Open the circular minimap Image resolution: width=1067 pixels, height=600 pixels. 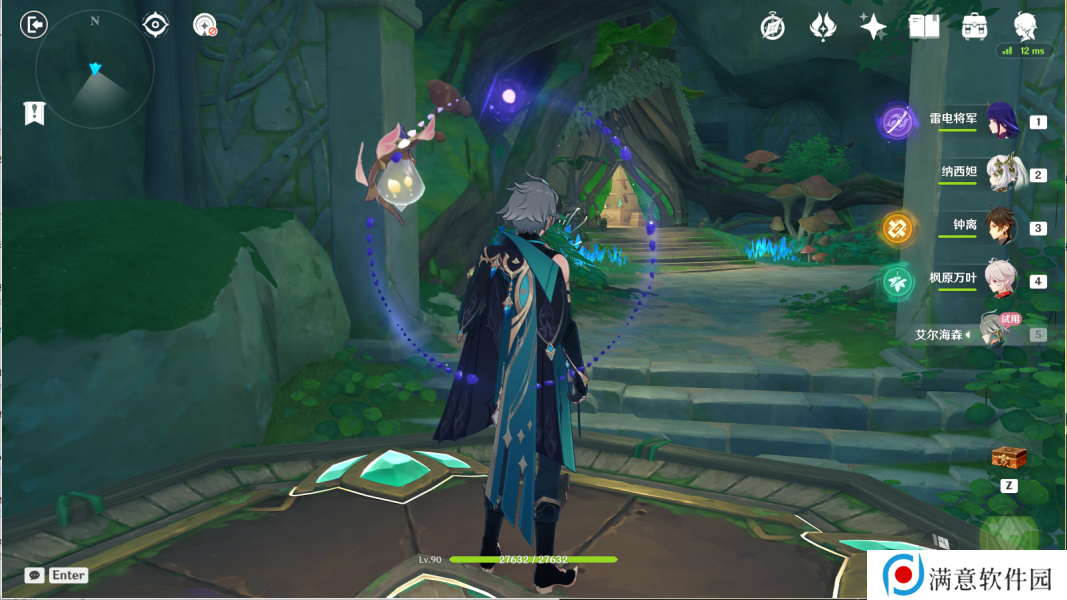(95, 70)
